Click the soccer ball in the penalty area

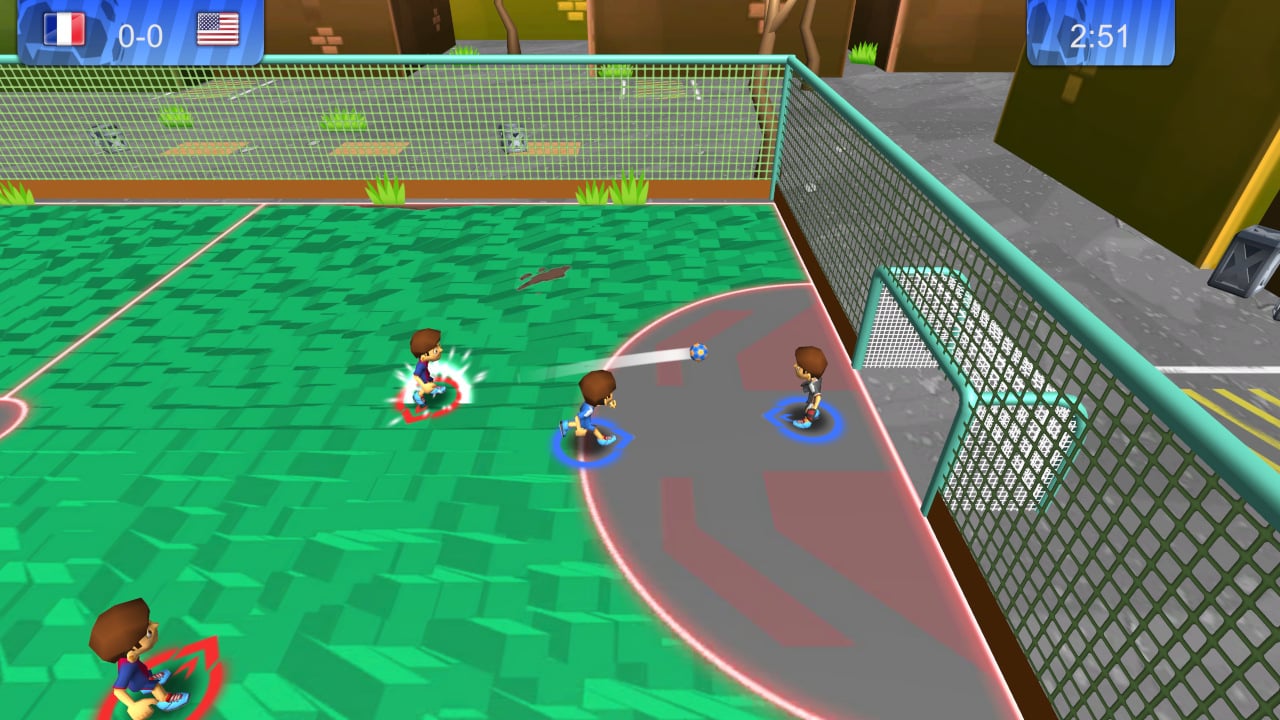click(697, 352)
